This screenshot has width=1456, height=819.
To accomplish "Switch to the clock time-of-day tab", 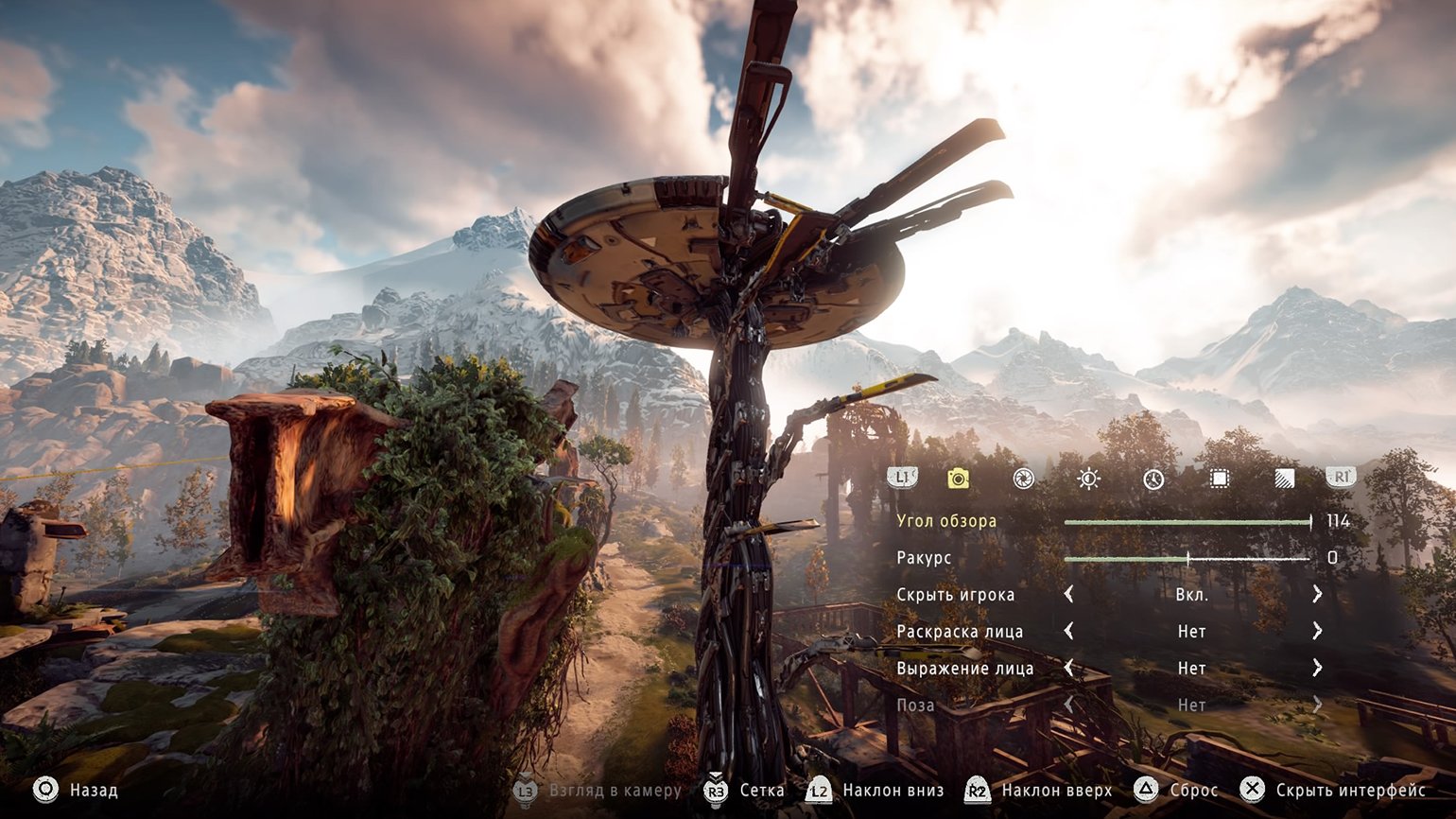I will click(x=1153, y=479).
